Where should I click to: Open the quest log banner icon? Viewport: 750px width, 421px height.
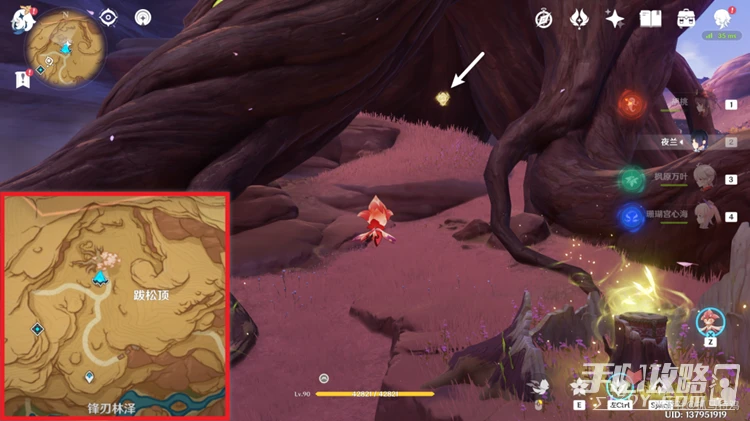22,79
